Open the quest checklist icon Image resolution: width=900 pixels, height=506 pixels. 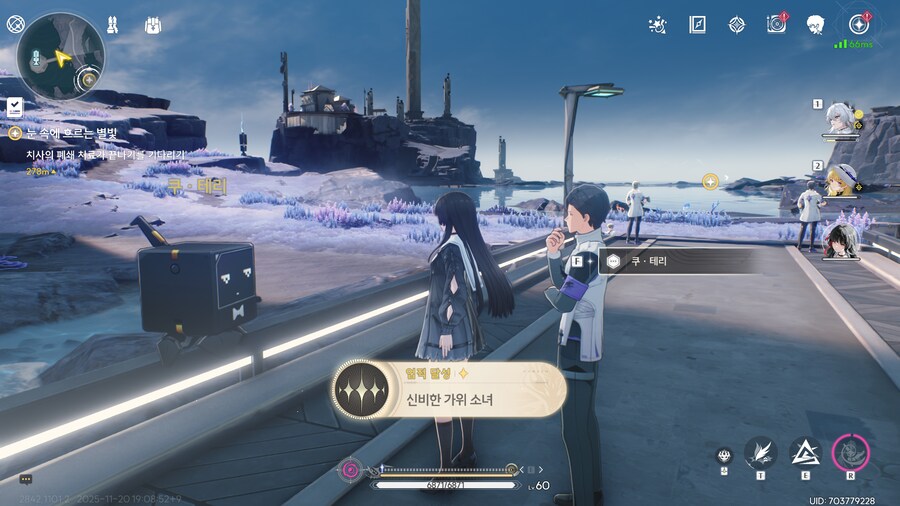pyautogui.click(x=15, y=106)
